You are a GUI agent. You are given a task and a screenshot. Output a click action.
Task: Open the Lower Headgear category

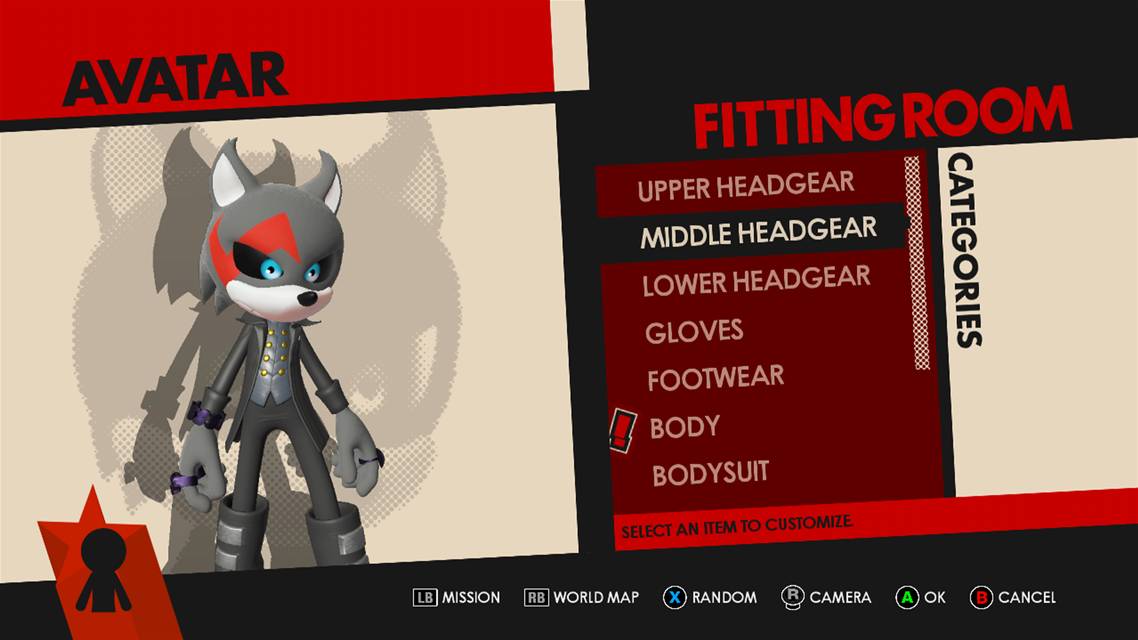(756, 282)
